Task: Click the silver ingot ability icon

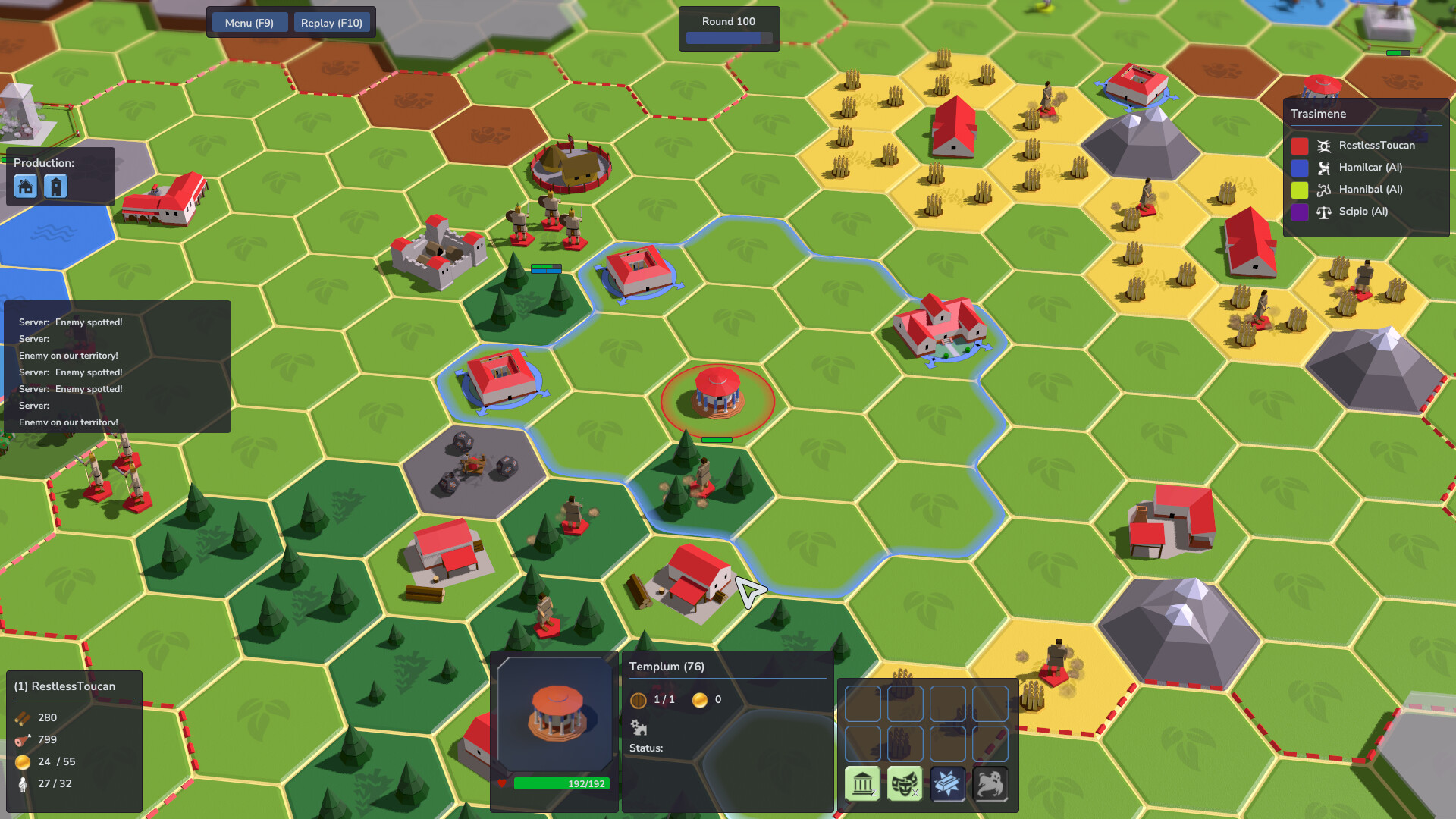Action: 948,783
